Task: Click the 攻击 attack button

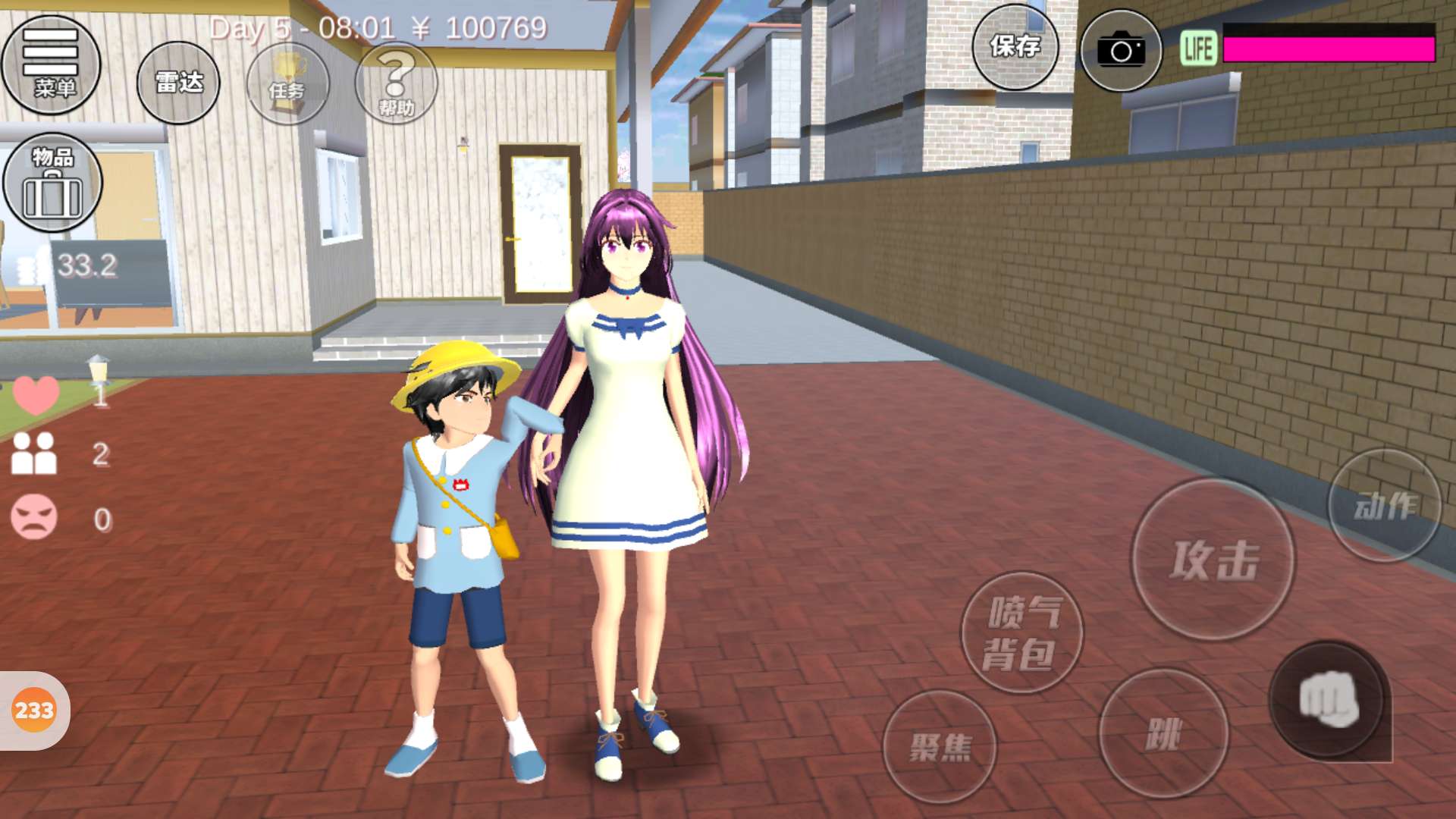Action: [1213, 559]
